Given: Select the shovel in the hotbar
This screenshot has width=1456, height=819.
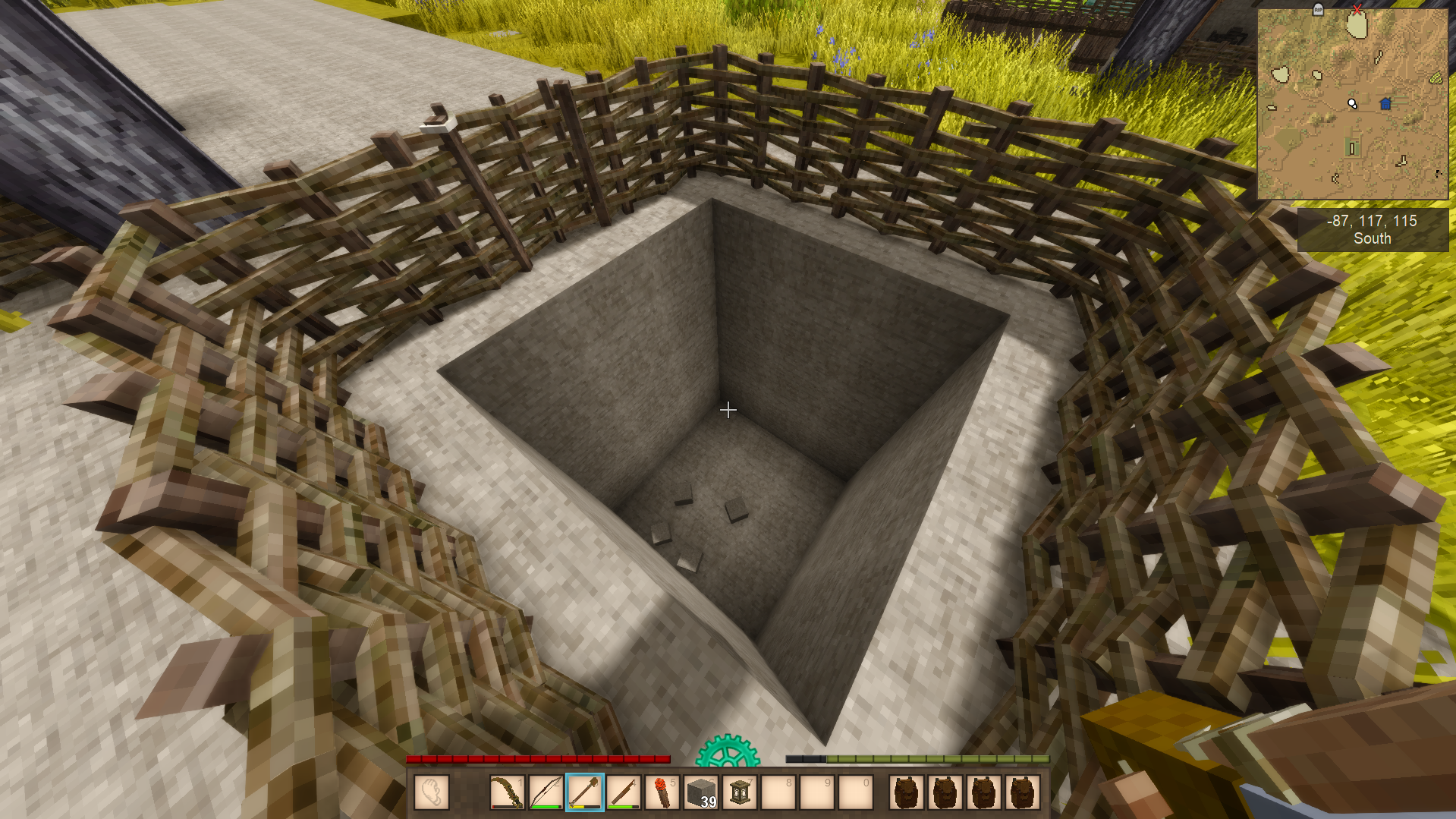Looking at the screenshot, I should pos(584,793).
